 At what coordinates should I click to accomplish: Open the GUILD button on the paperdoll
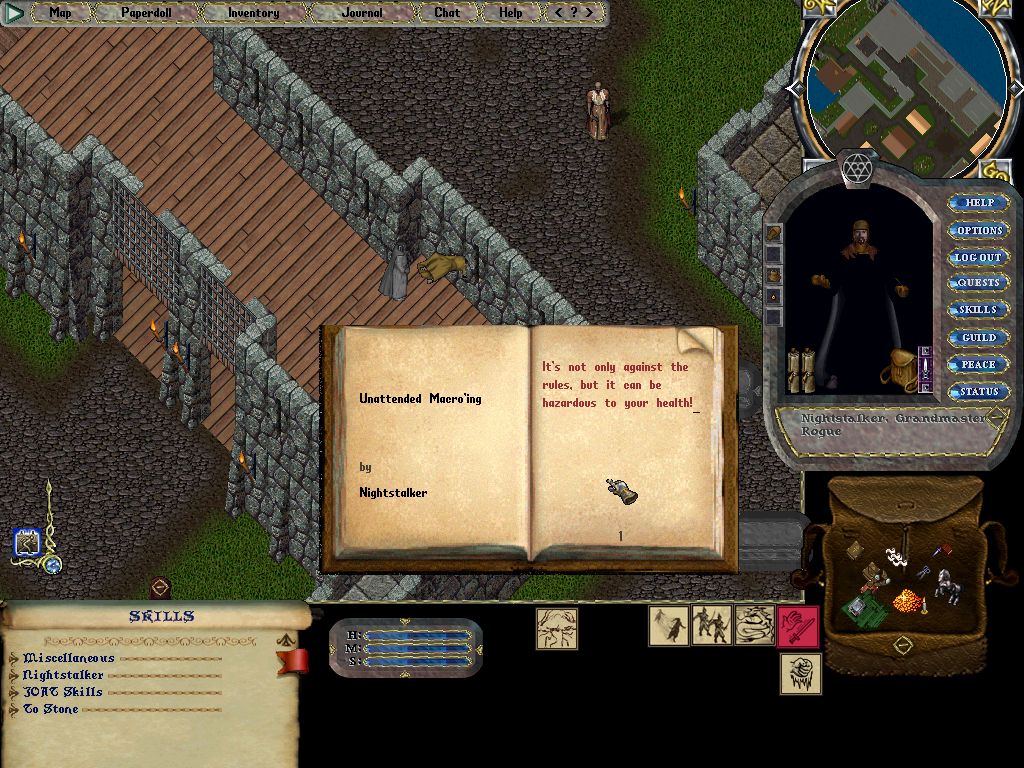click(x=978, y=338)
